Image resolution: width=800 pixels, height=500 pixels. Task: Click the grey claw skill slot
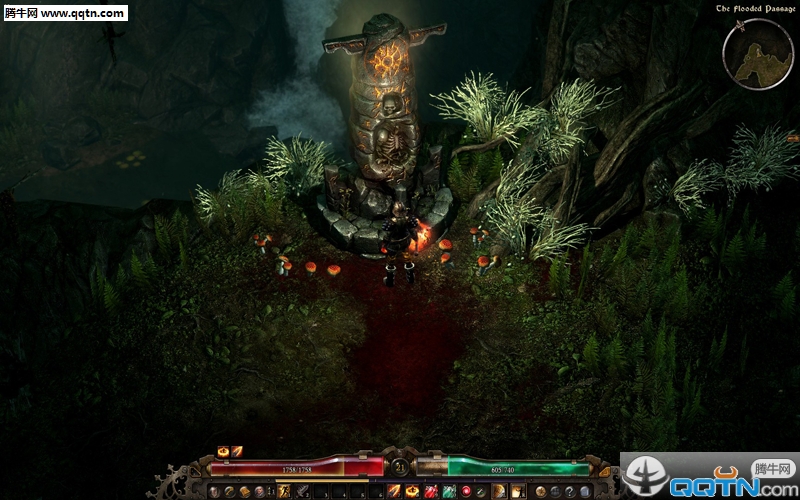(x=302, y=491)
